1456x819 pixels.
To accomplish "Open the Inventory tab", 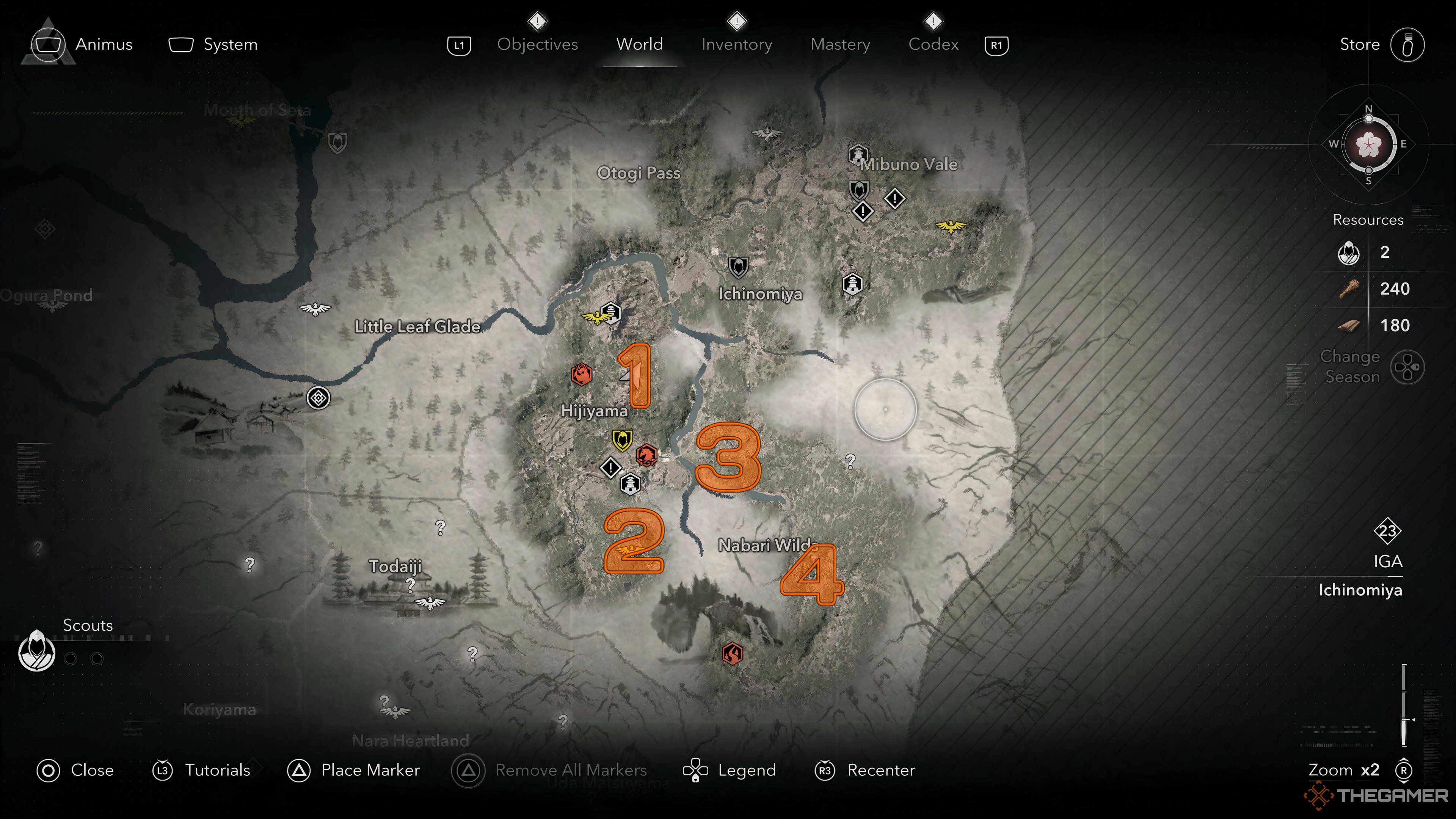I will (736, 44).
